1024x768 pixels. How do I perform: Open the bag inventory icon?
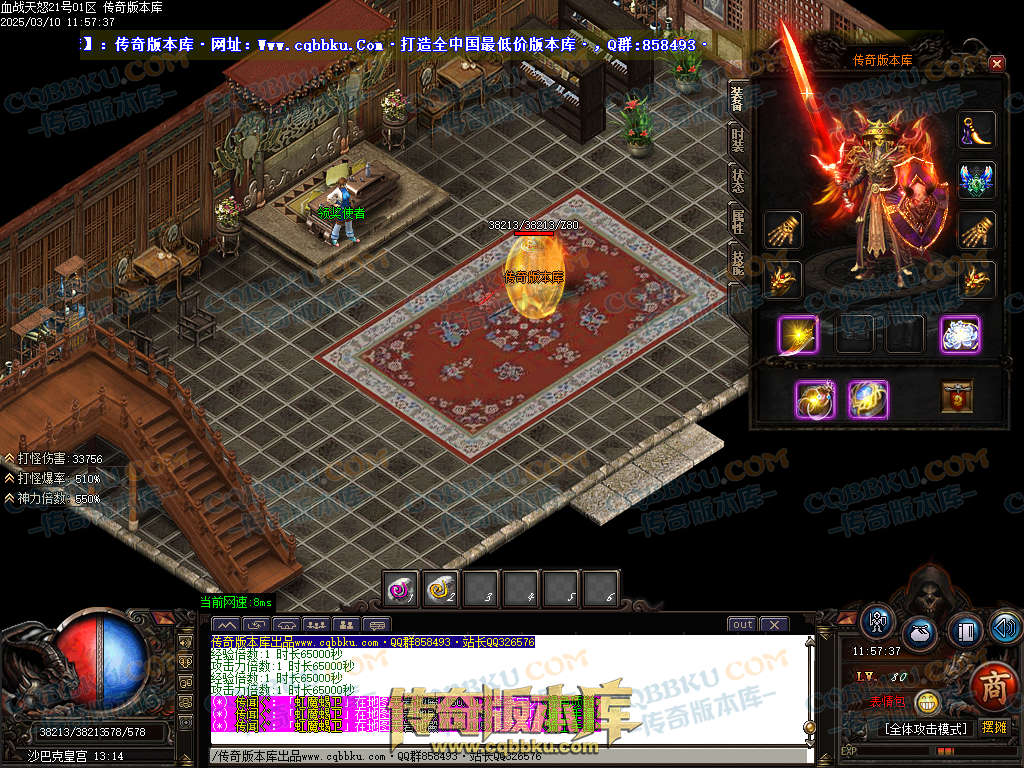[x=920, y=633]
